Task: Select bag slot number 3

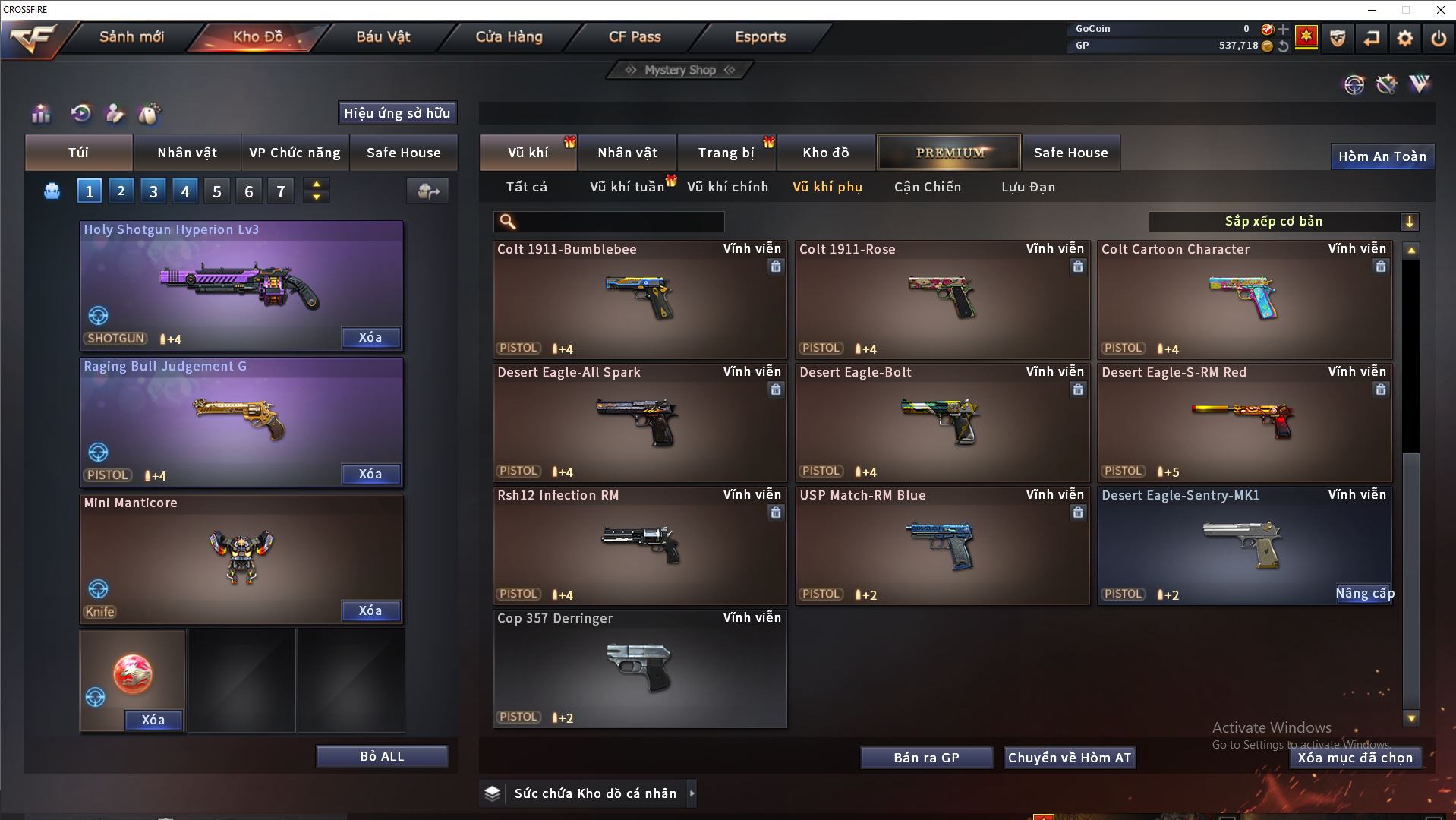Action: pos(153,191)
